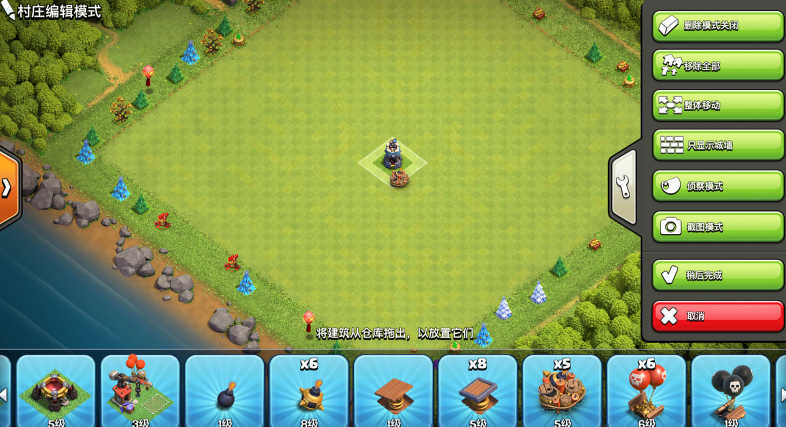786x427 pixels.
Task: Toggle show walls only (只显示城墙)
Action: [x=717, y=145]
